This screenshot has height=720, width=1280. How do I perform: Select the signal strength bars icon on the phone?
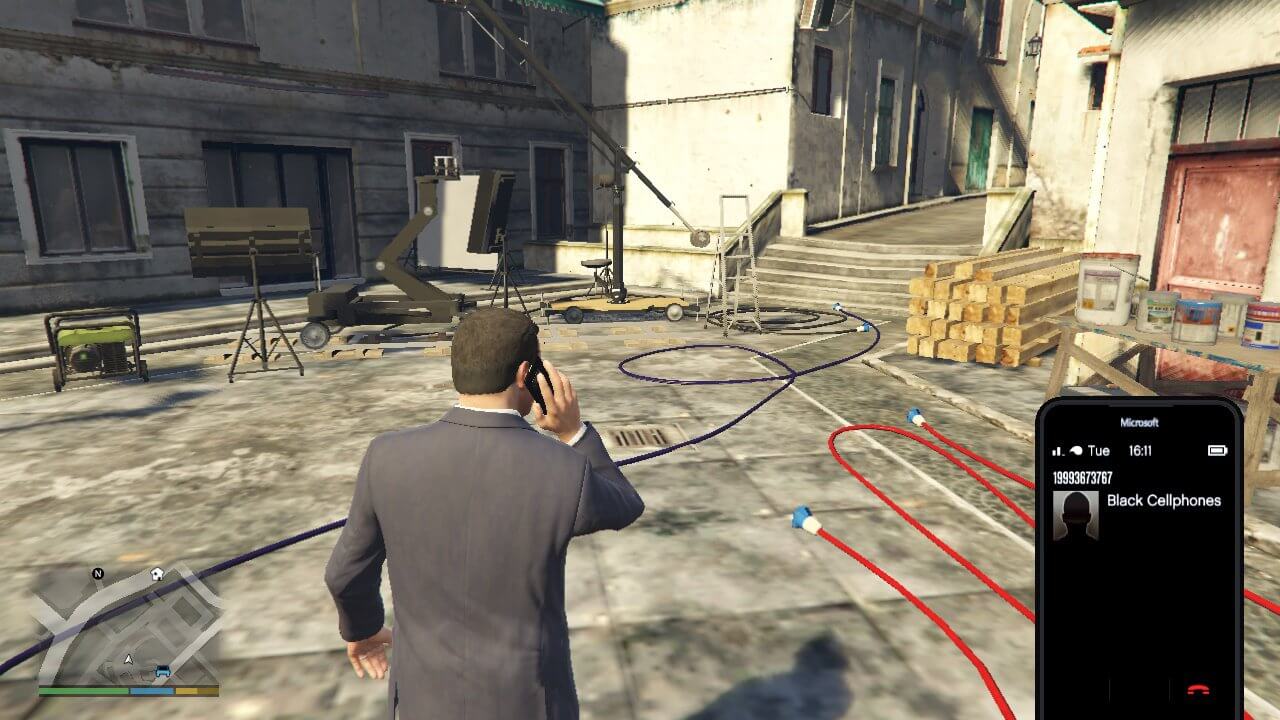point(1056,451)
